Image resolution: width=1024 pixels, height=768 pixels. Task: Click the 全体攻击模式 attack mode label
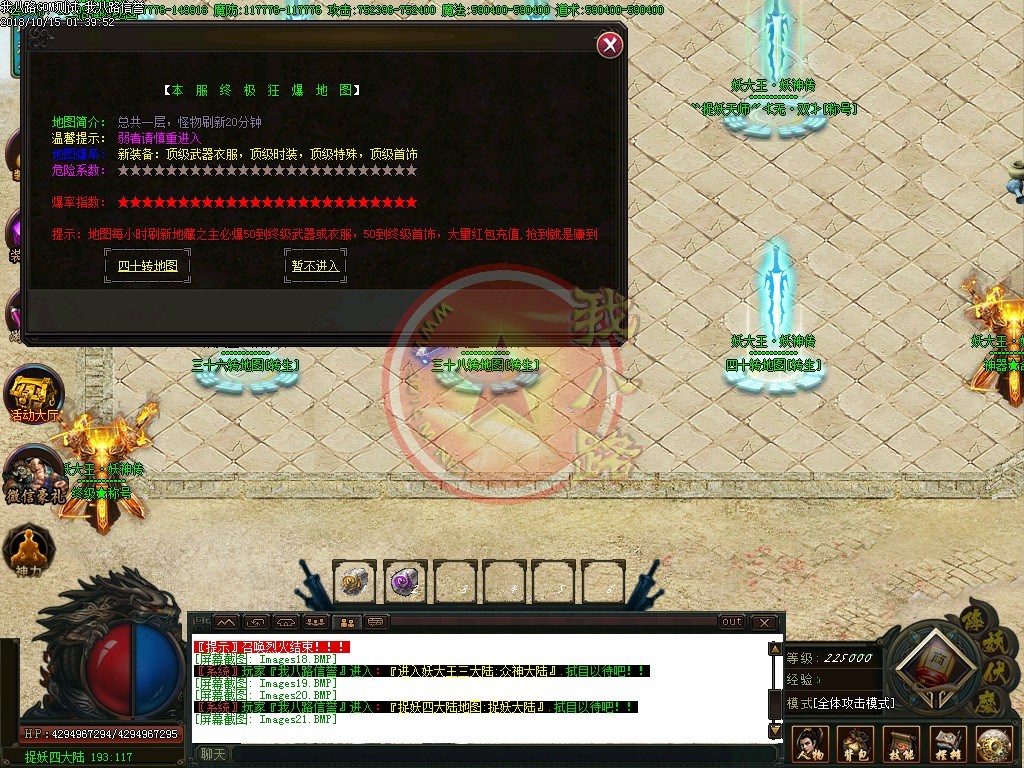click(x=840, y=703)
